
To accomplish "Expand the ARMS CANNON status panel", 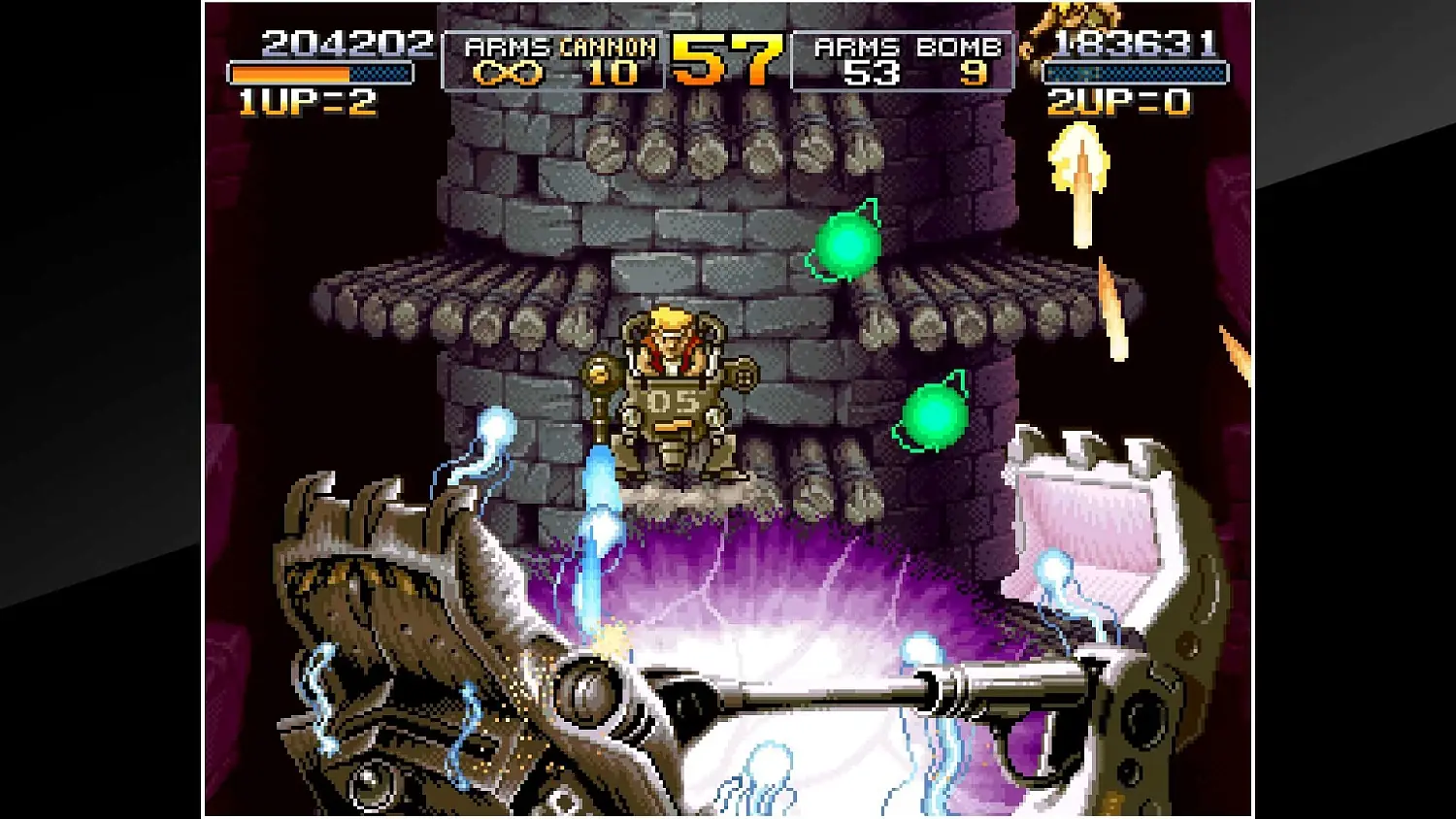I will (x=553, y=58).
